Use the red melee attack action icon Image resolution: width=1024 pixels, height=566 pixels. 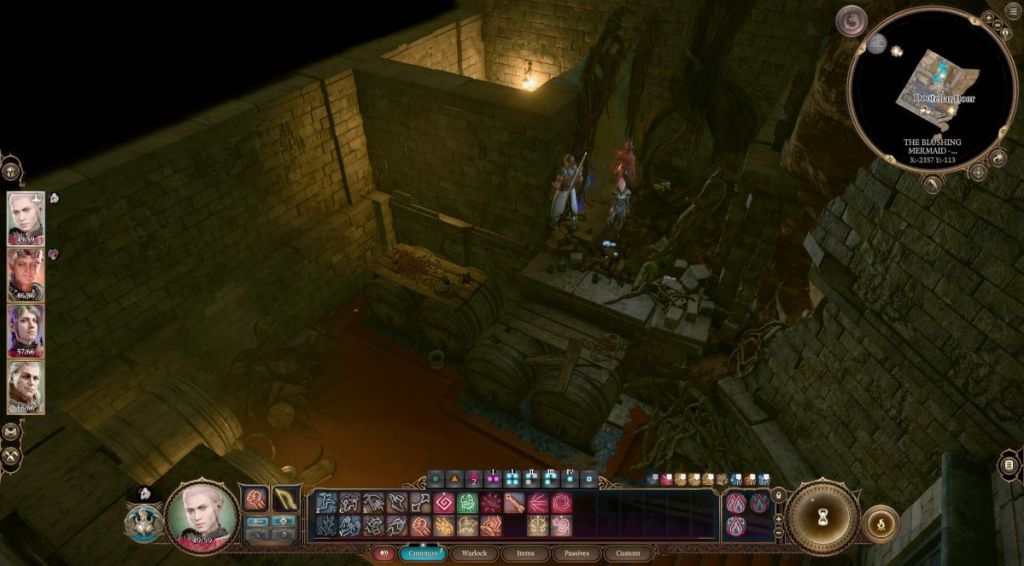point(256,498)
